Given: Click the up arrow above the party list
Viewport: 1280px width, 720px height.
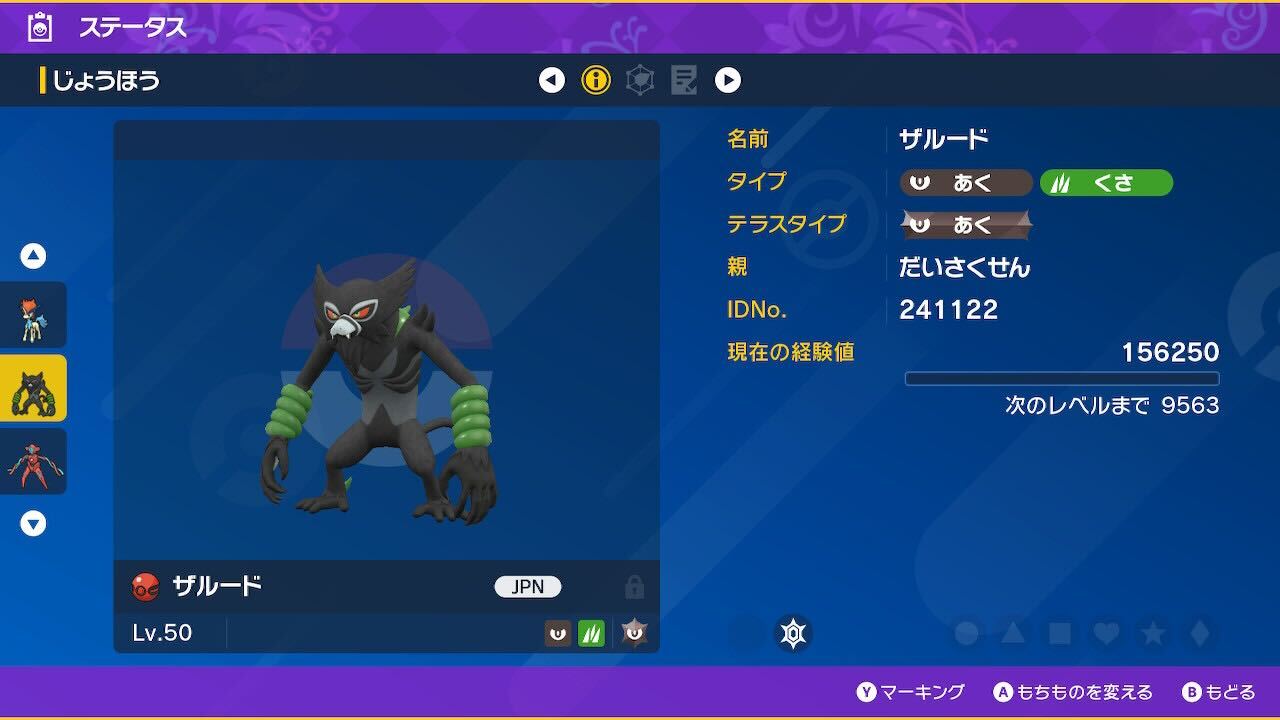Looking at the screenshot, I should (33, 255).
